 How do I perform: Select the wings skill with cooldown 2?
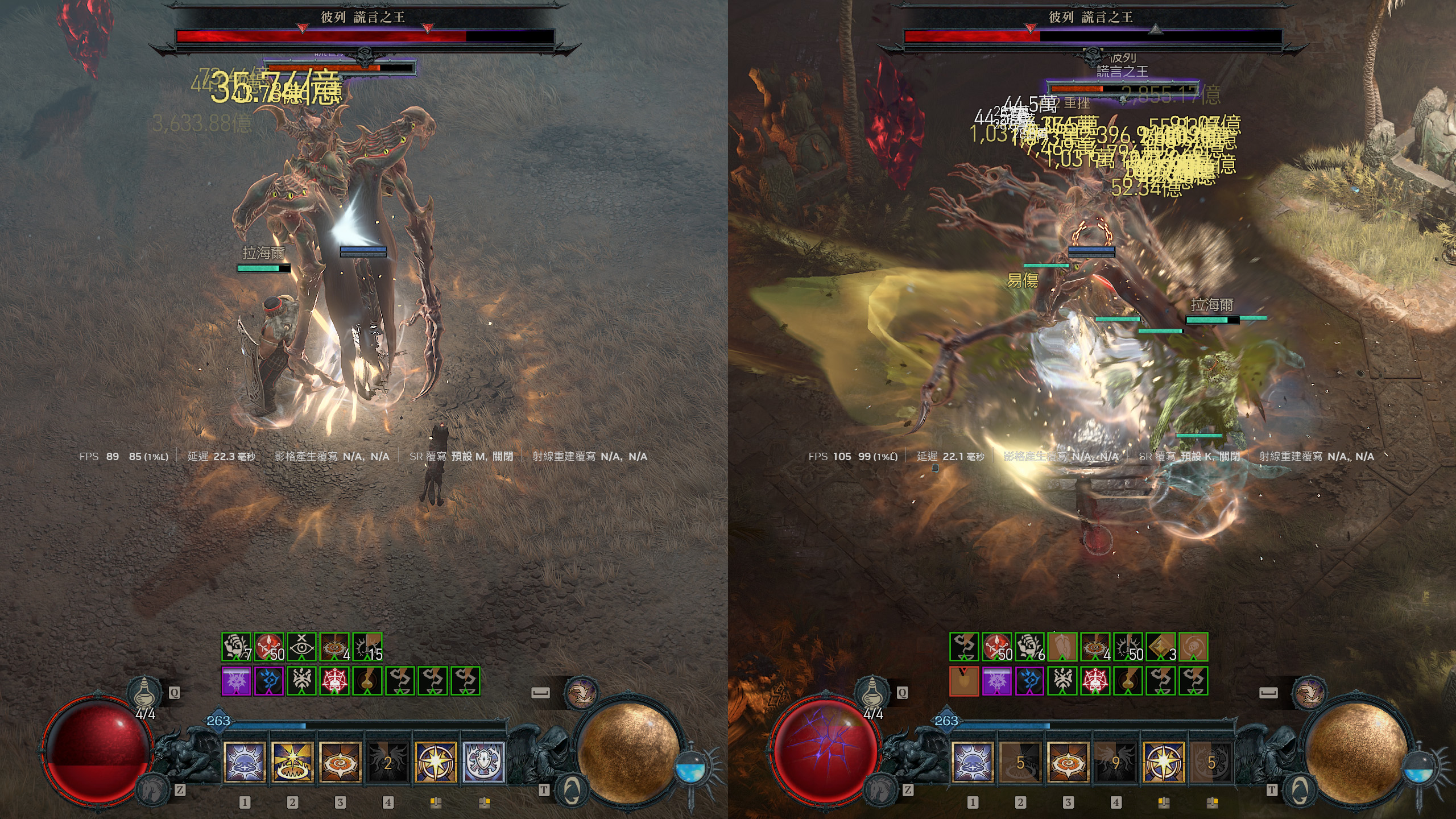388,762
